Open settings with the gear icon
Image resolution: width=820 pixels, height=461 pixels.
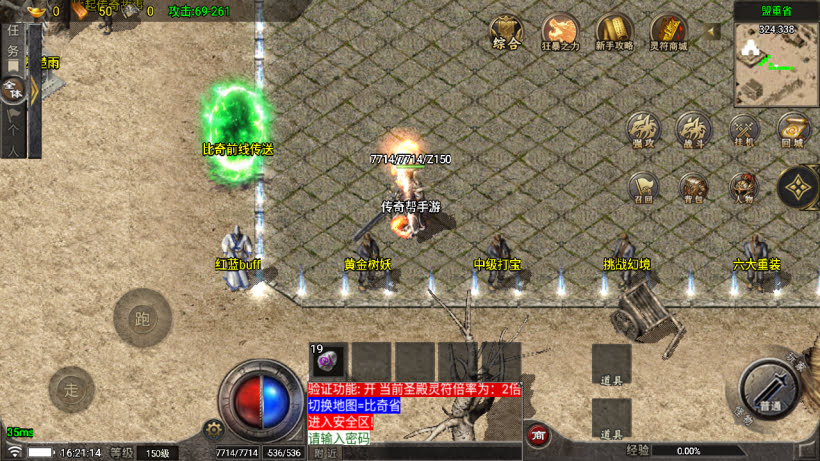point(212,429)
